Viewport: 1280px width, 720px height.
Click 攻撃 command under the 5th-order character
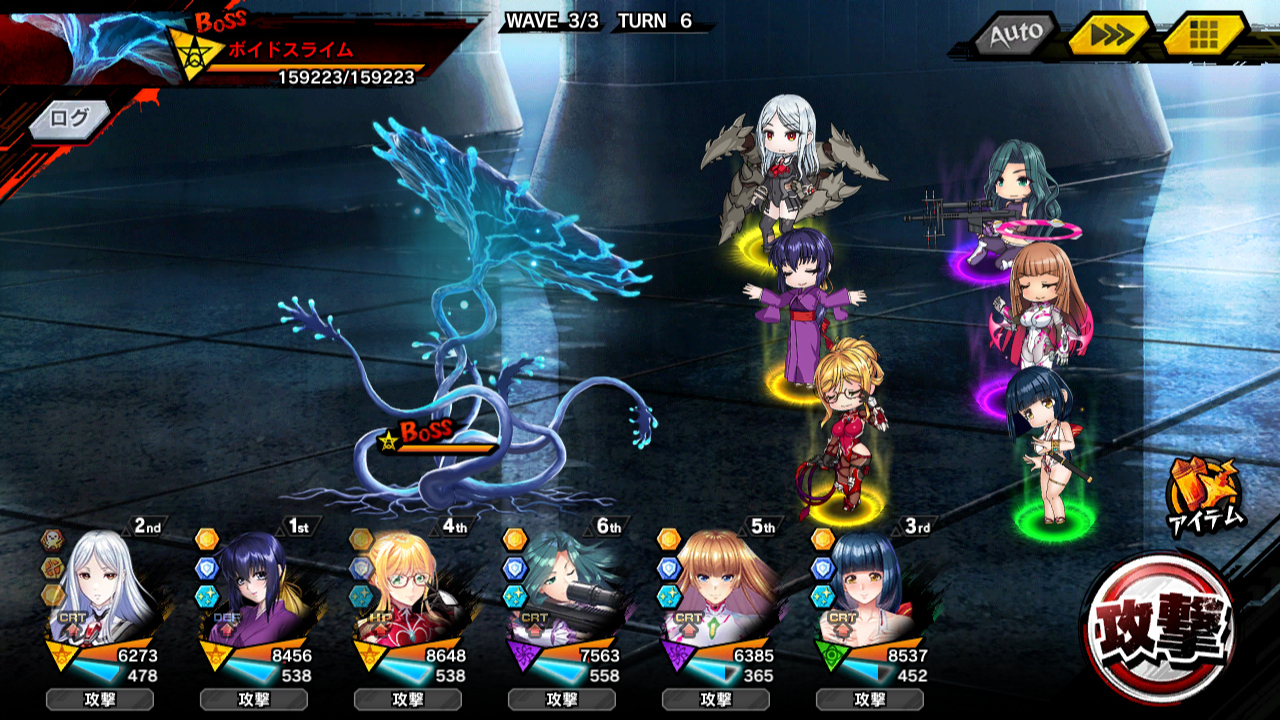tap(715, 699)
